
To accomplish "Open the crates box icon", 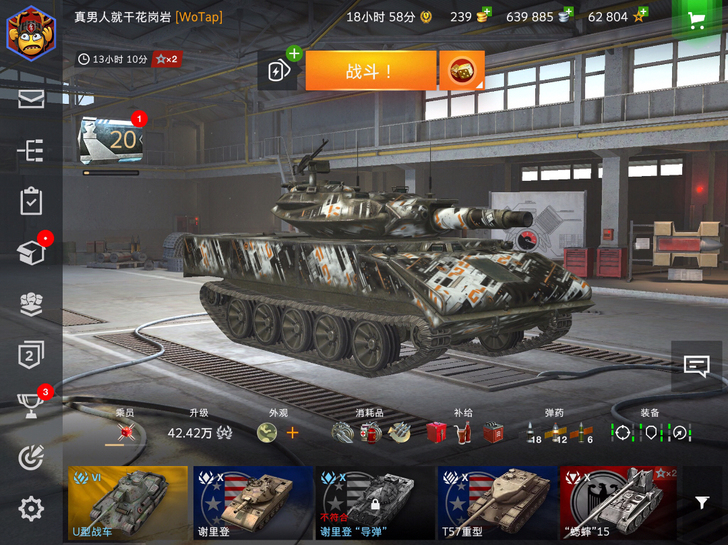I will click(x=31, y=253).
